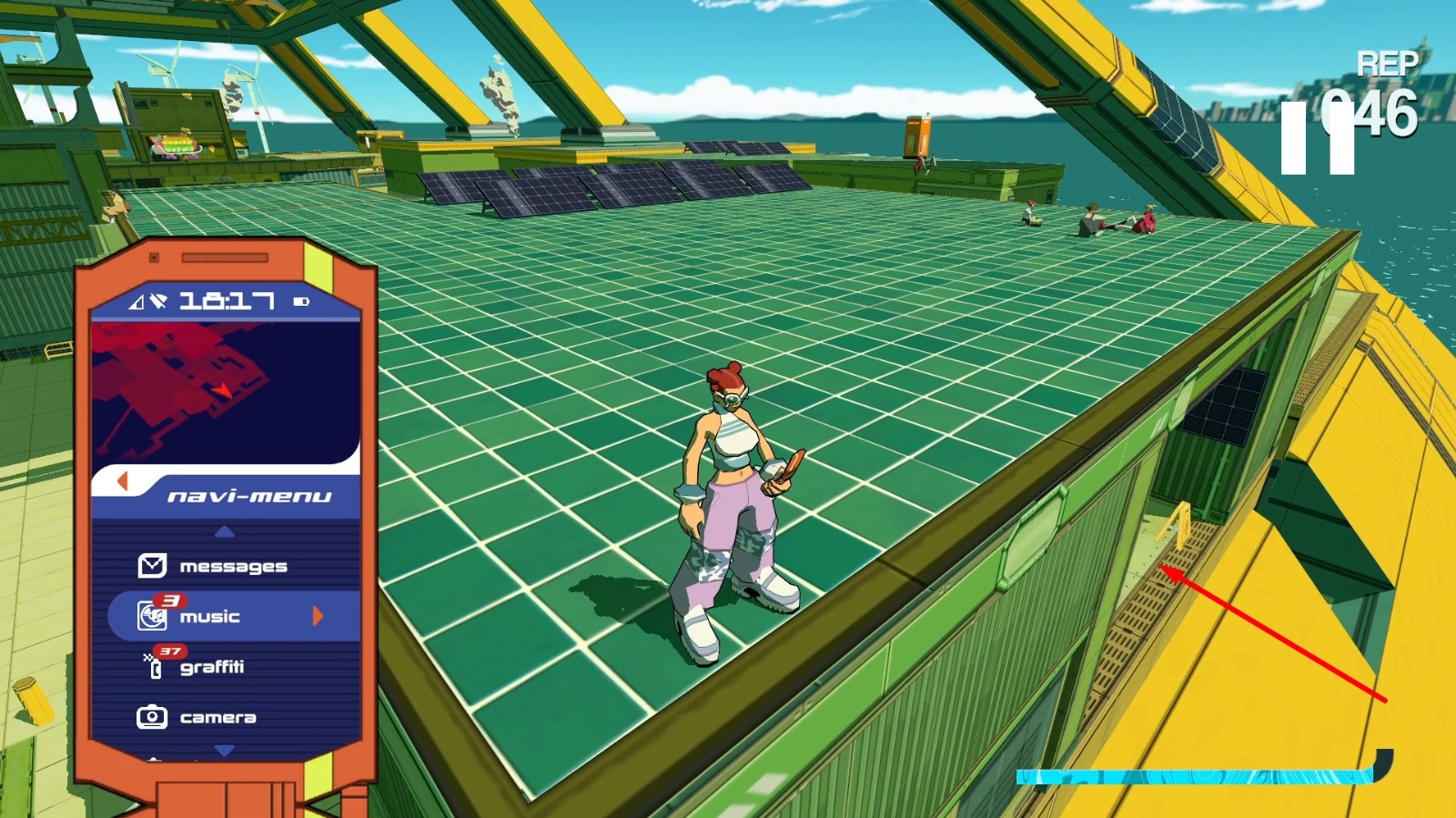
Task: Select messages from the navi-menu list
Action: click(x=235, y=566)
